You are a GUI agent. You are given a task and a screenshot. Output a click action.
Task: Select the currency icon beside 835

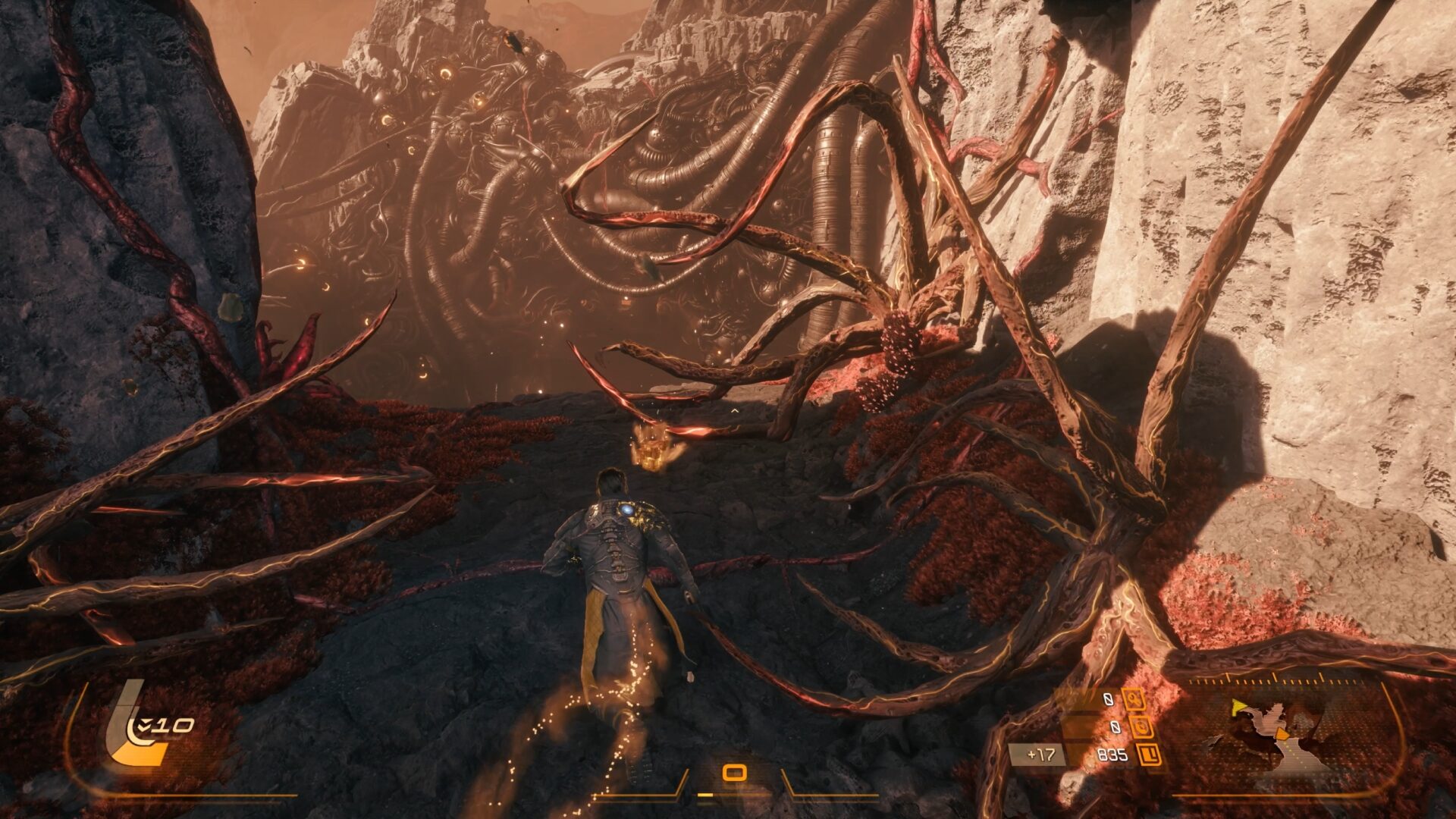pyautogui.click(x=1150, y=755)
